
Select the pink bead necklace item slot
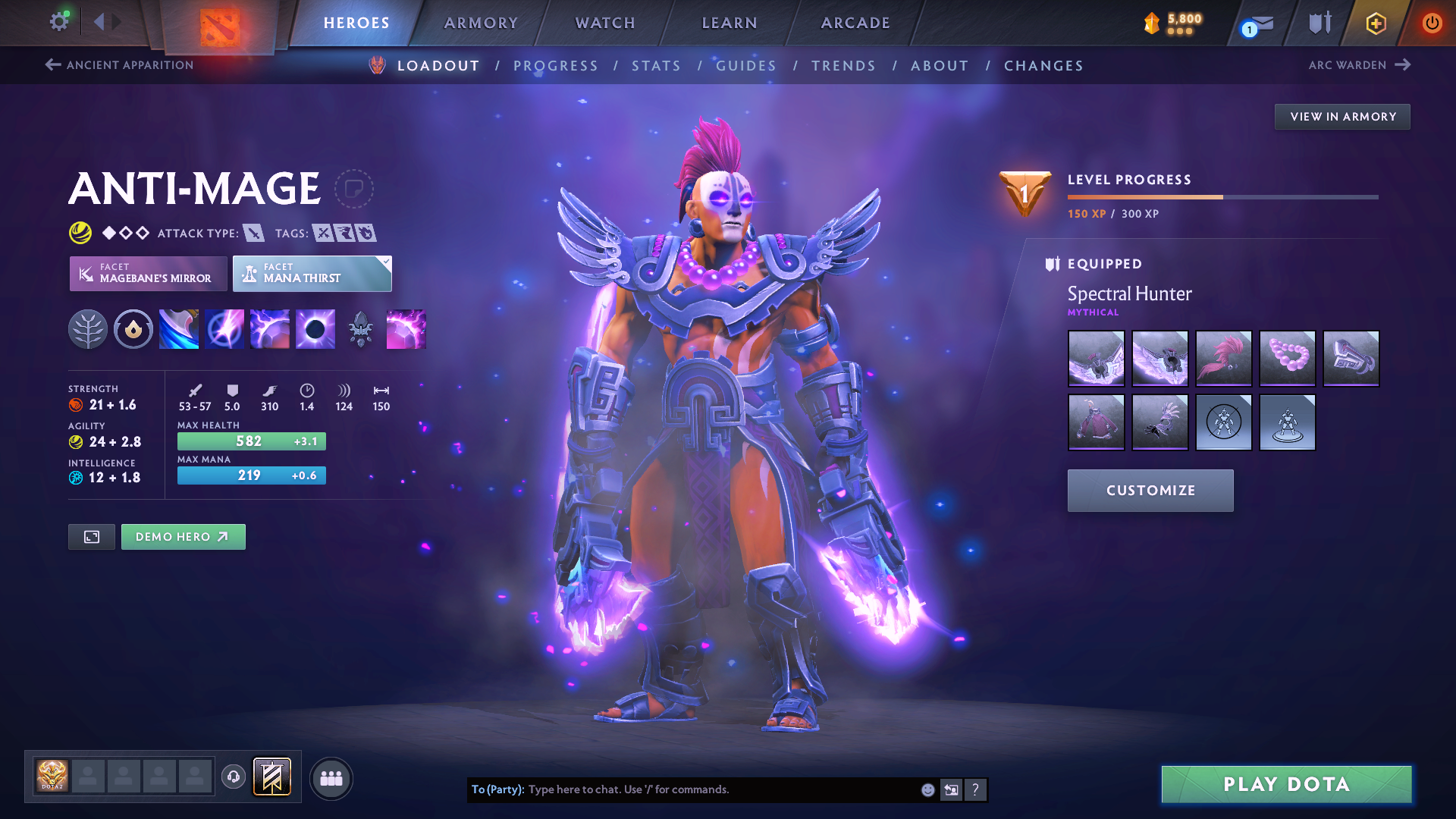point(1287,358)
